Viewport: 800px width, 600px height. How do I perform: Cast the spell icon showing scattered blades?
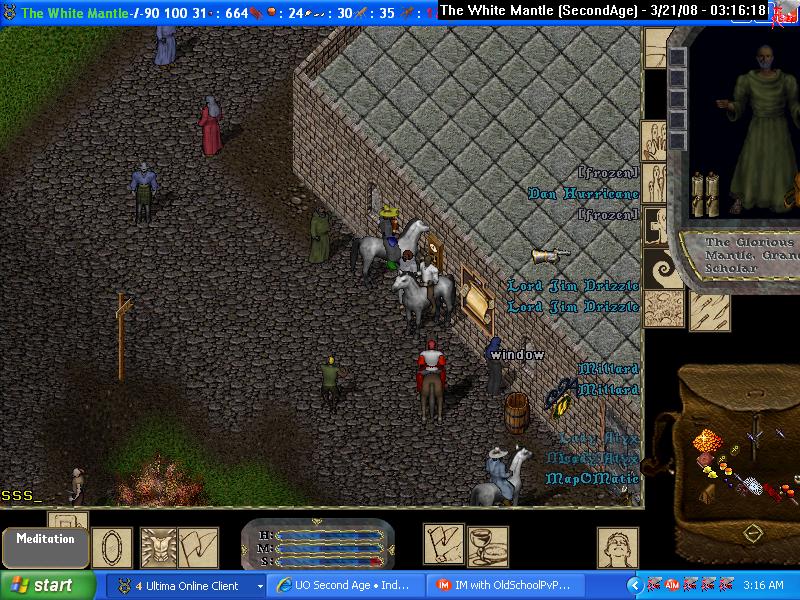point(709,311)
